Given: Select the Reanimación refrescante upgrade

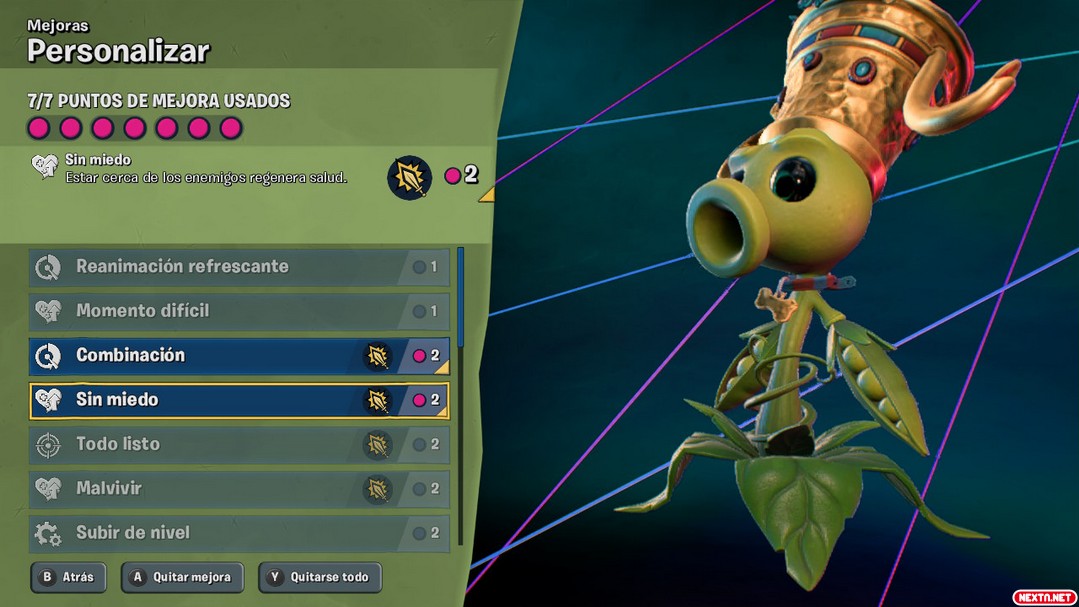Looking at the screenshot, I should point(238,267).
